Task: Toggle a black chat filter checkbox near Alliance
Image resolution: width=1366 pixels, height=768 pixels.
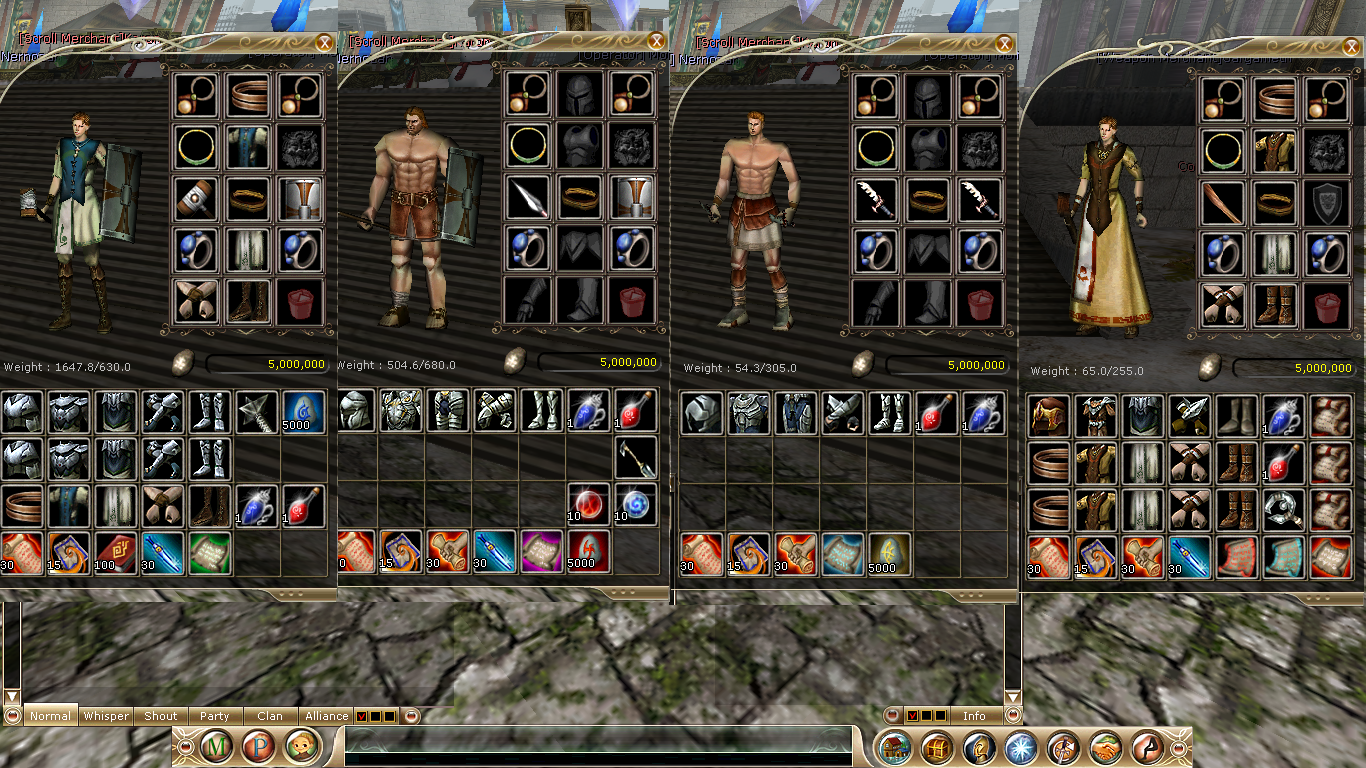Action: click(378, 716)
